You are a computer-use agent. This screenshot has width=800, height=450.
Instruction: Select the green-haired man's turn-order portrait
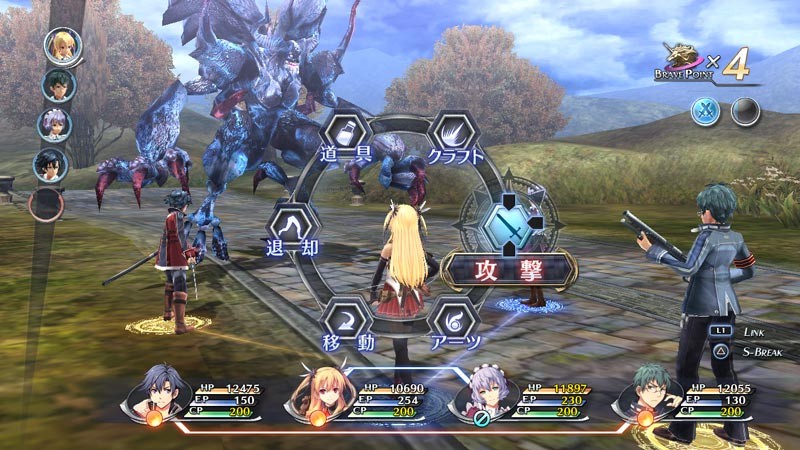click(58, 84)
